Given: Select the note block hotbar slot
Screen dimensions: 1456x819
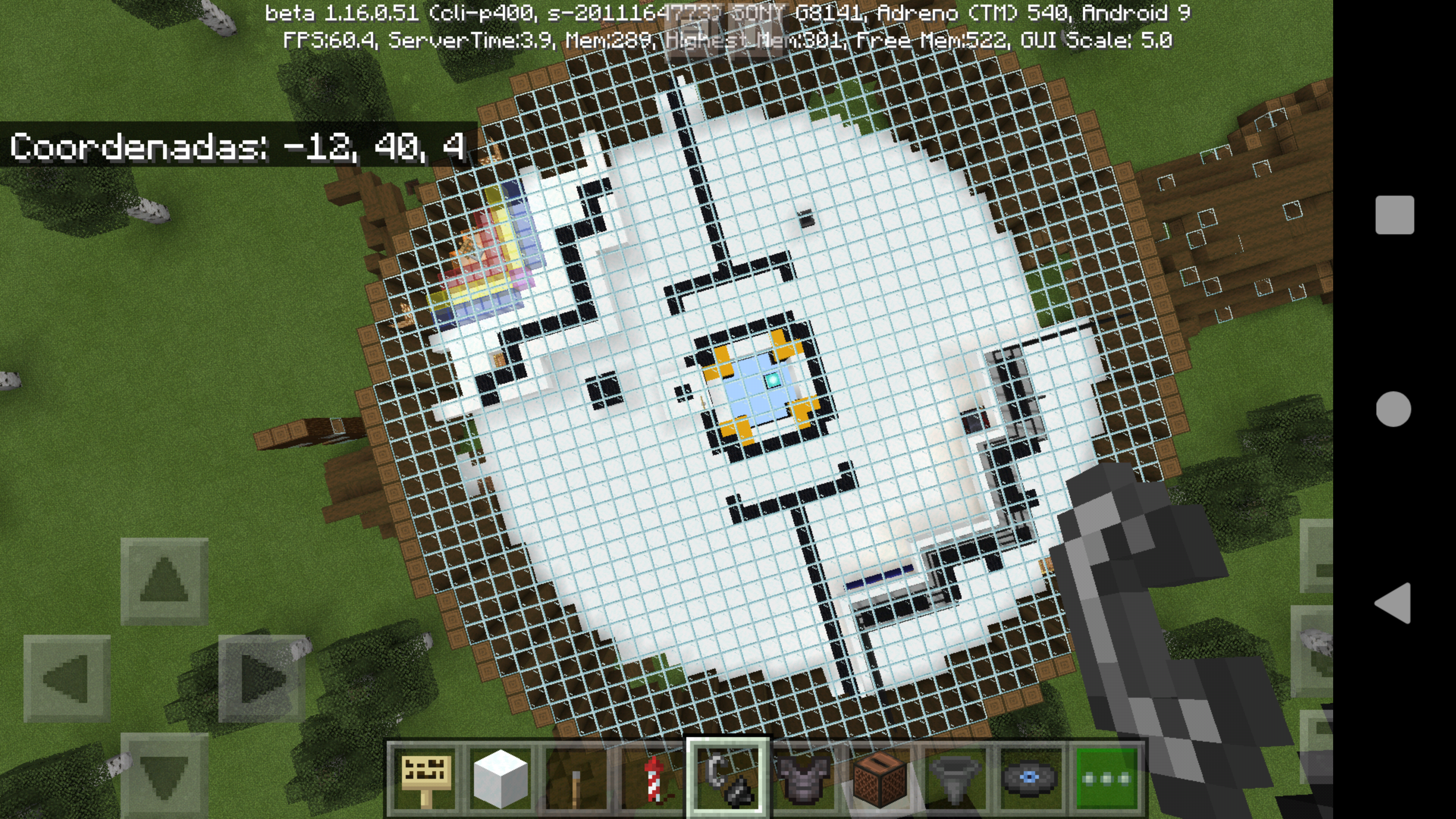Looking at the screenshot, I should coord(879,779).
